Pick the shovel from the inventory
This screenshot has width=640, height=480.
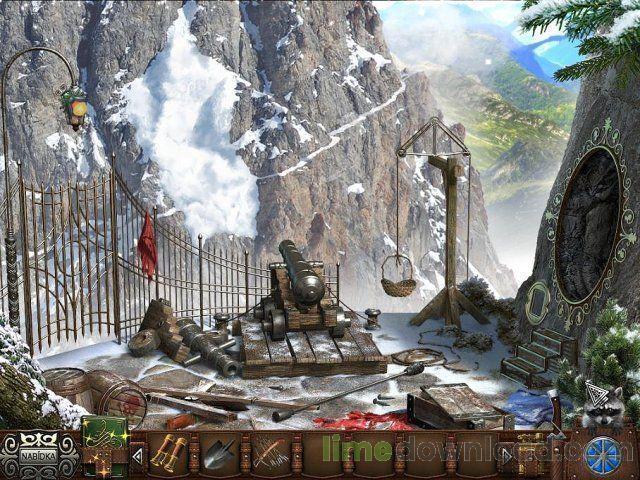tap(221, 455)
